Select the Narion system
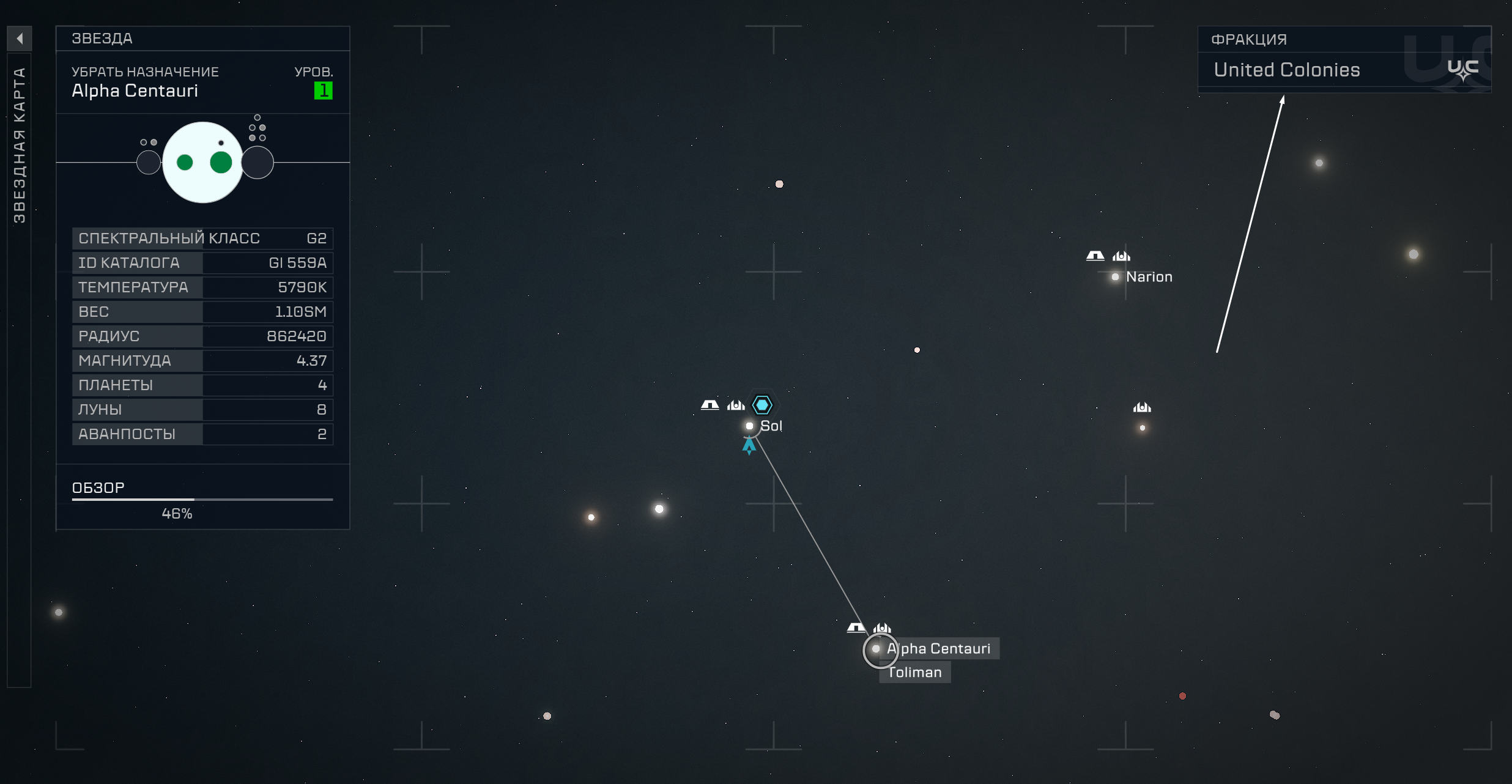1512x784 pixels. click(1116, 276)
